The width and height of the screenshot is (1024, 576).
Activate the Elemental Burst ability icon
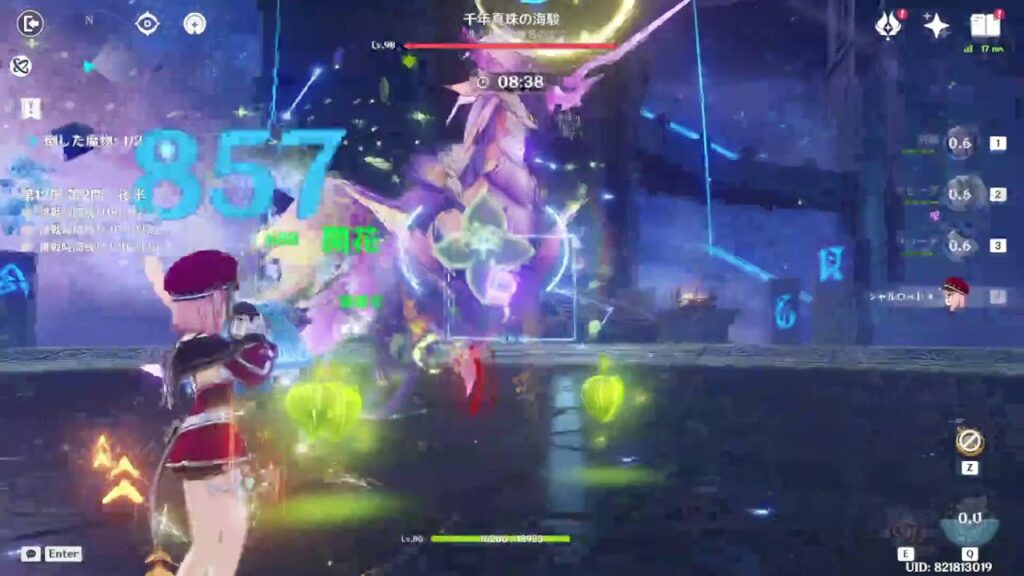coord(968,522)
